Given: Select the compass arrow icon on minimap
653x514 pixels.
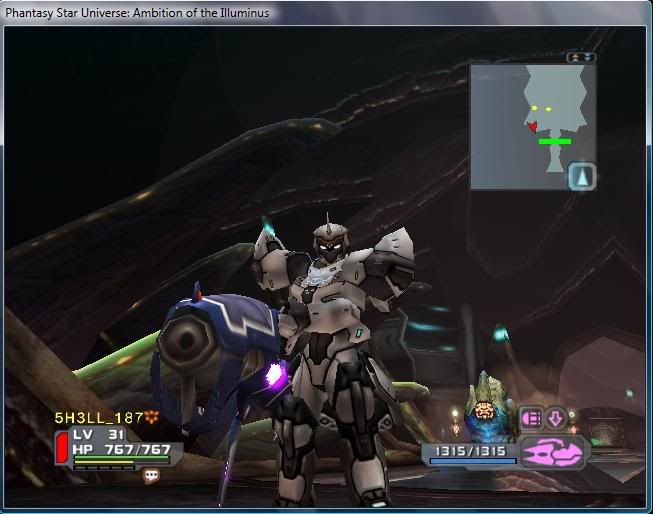Looking at the screenshot, I should pos(582,177).
